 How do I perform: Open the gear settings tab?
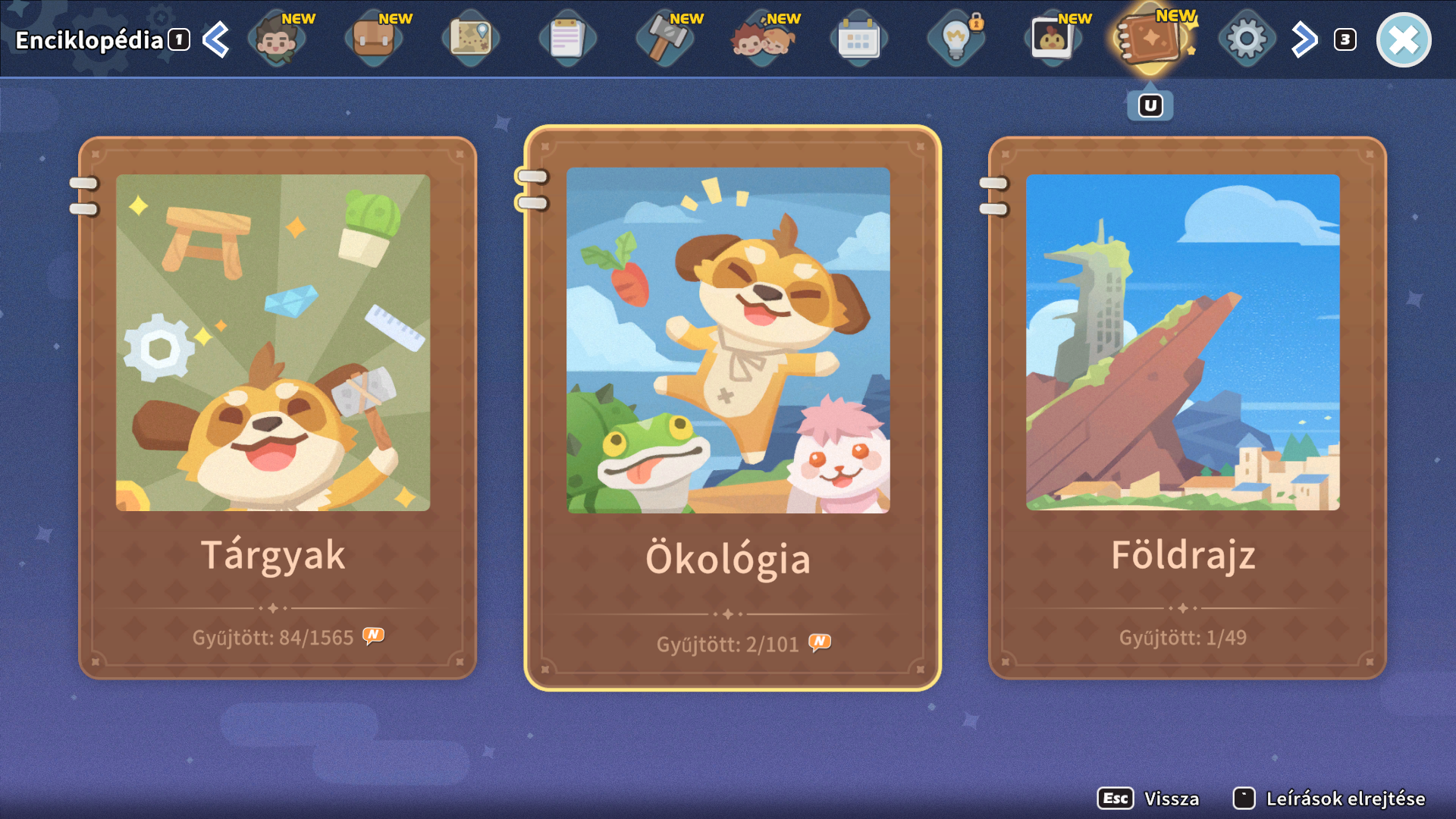(1247, 39)
